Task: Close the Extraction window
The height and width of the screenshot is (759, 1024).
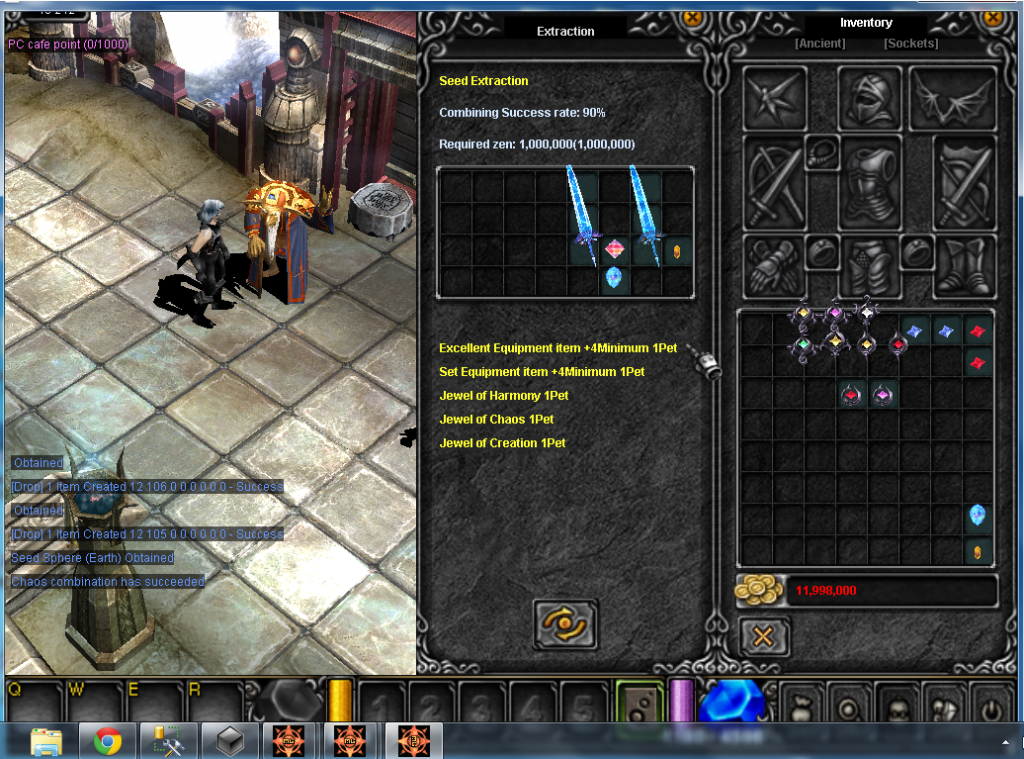Action: 691,17
